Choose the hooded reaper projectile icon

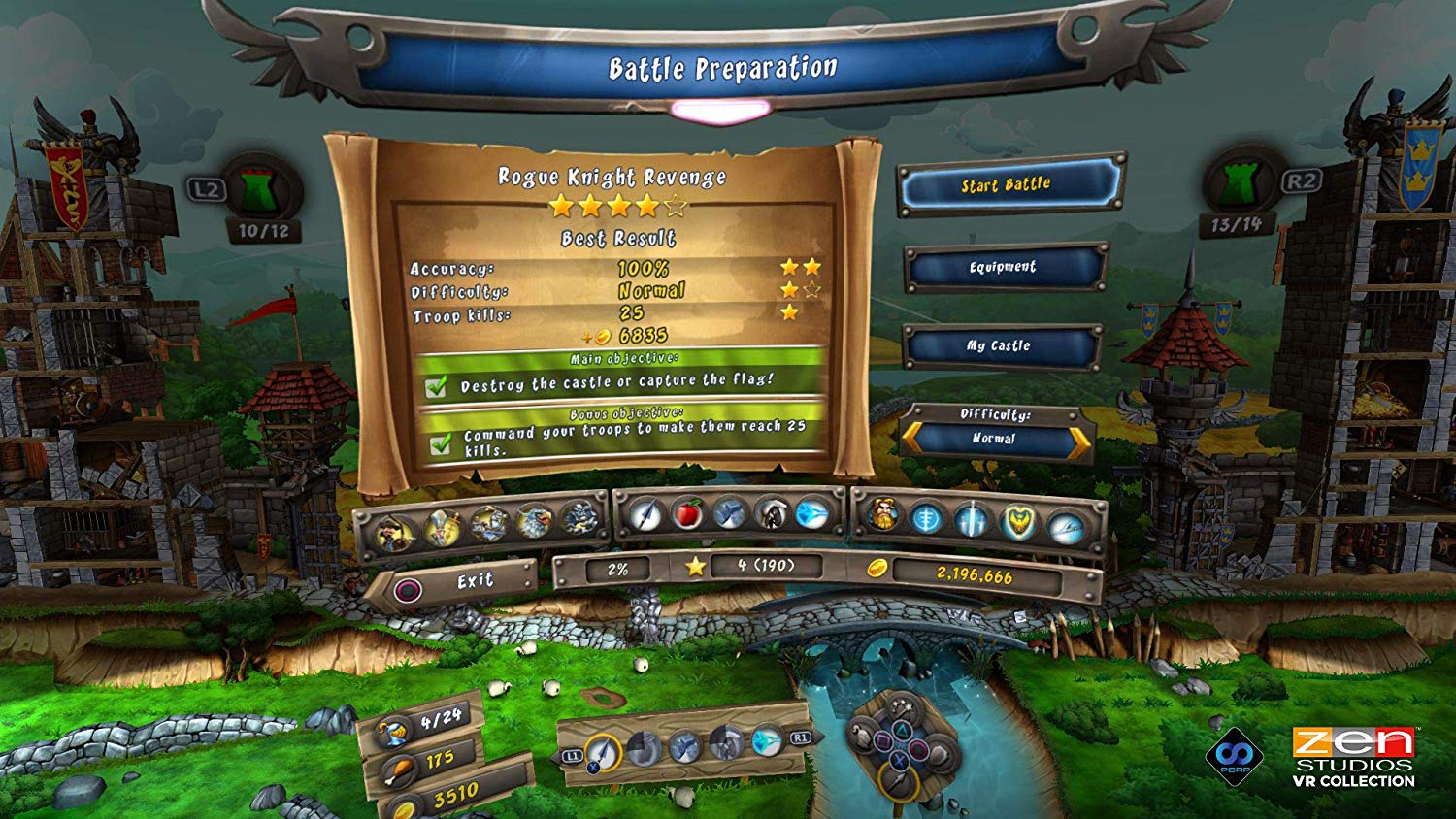pyautogui.click(x=771, y=512)
